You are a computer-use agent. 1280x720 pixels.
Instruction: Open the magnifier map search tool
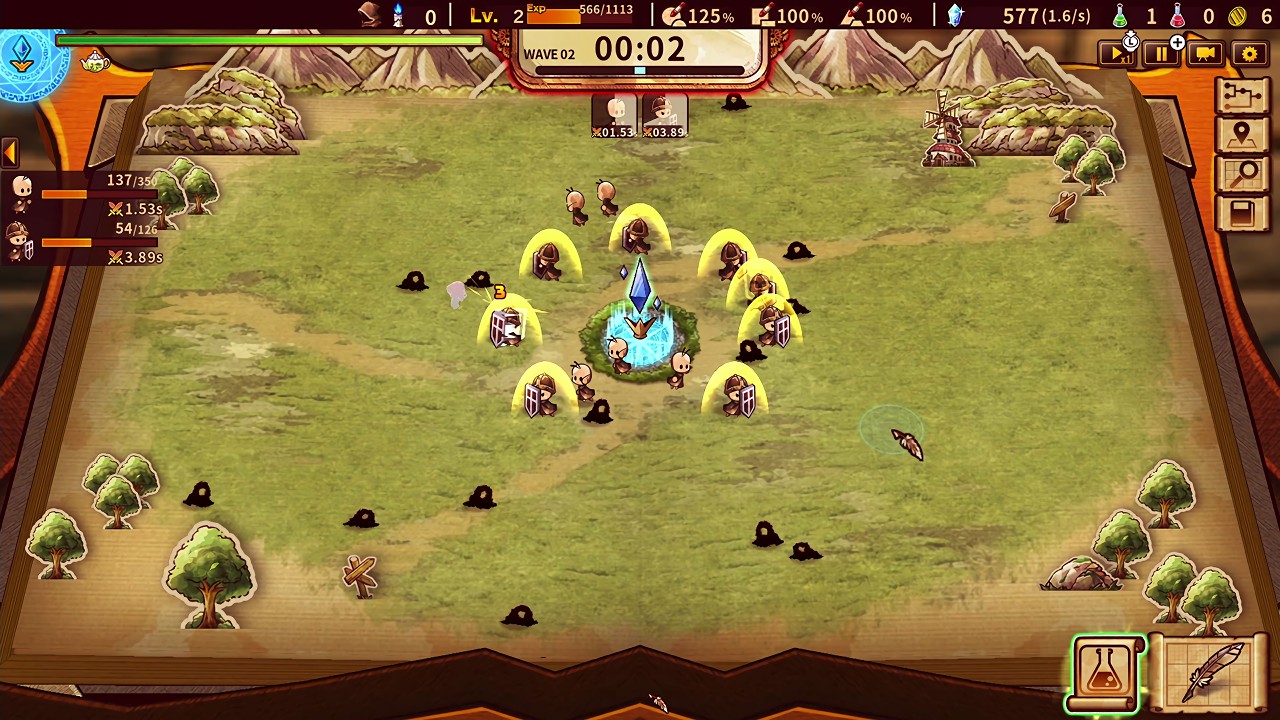click(1243, 173)
